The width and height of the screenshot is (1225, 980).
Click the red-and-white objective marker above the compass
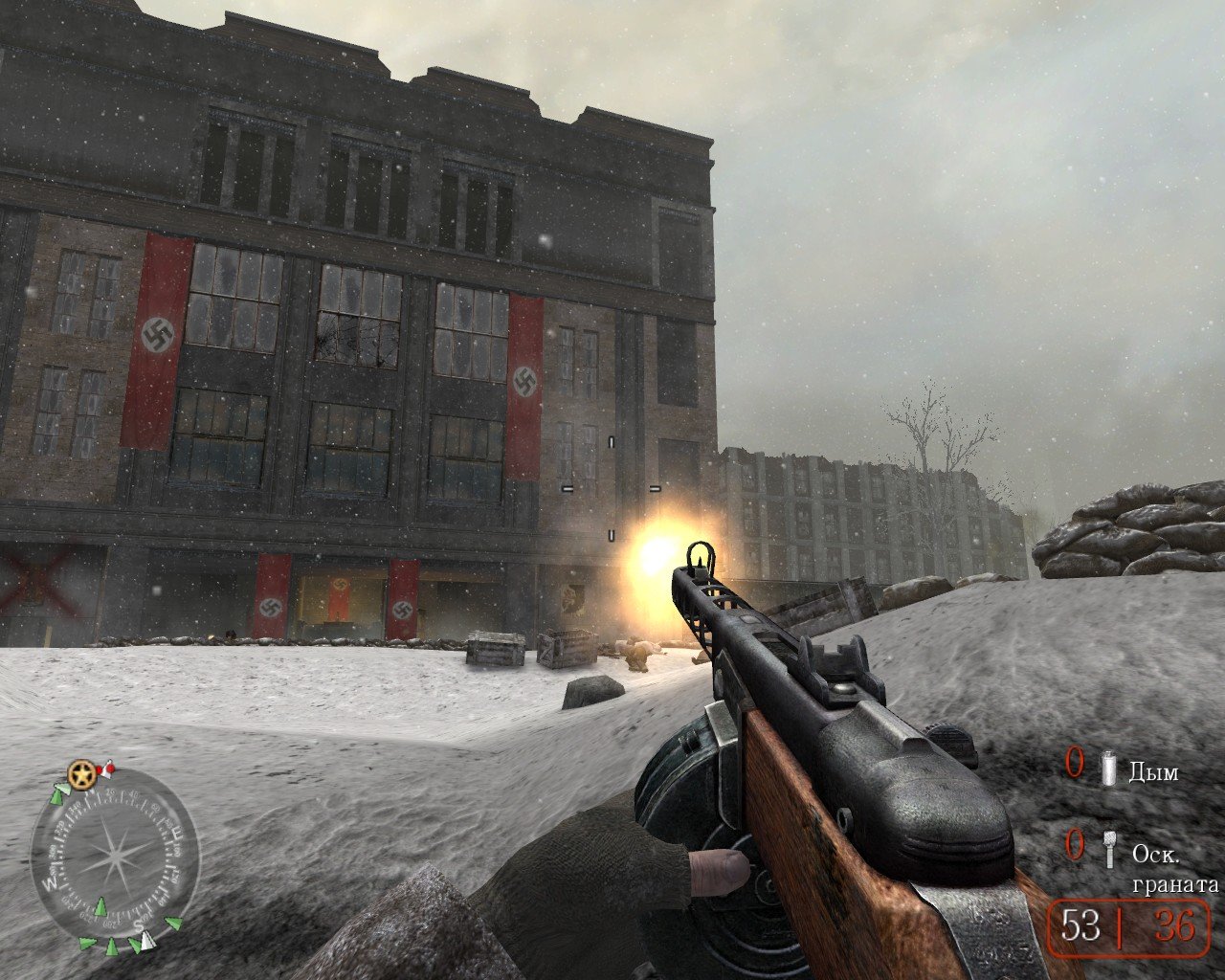pos(108,770)
